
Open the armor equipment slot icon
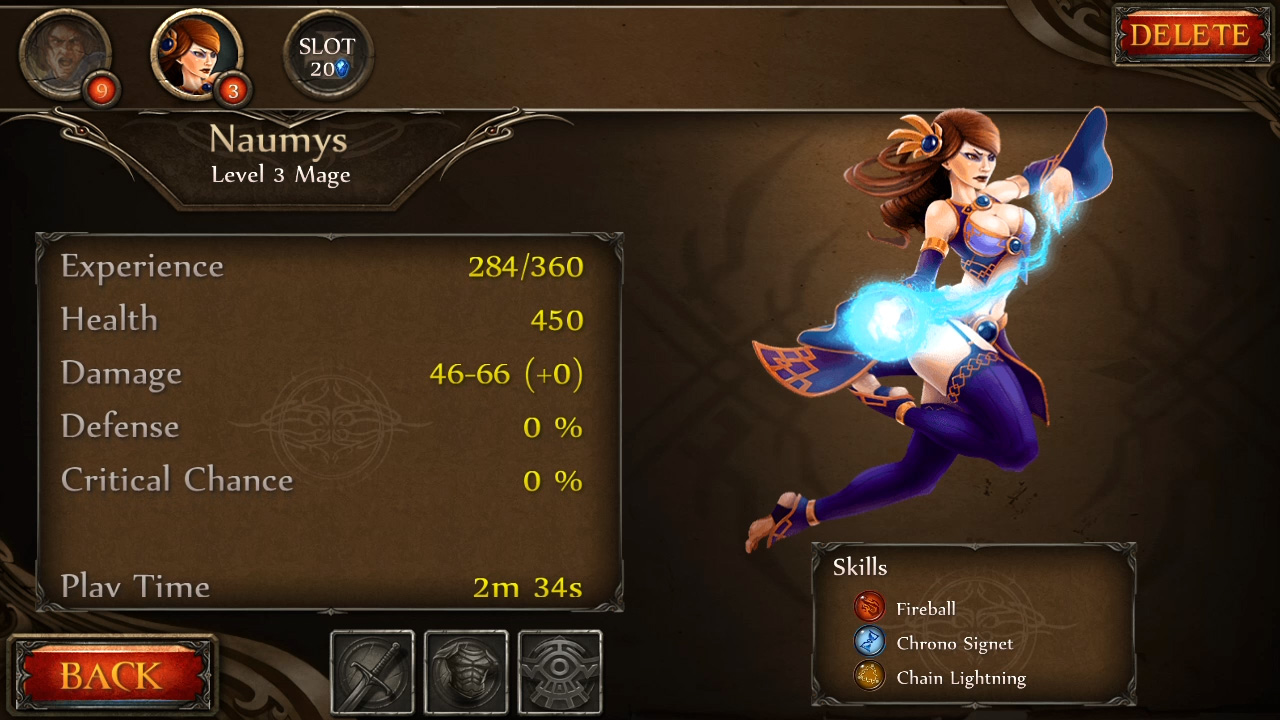coord(466,671)
